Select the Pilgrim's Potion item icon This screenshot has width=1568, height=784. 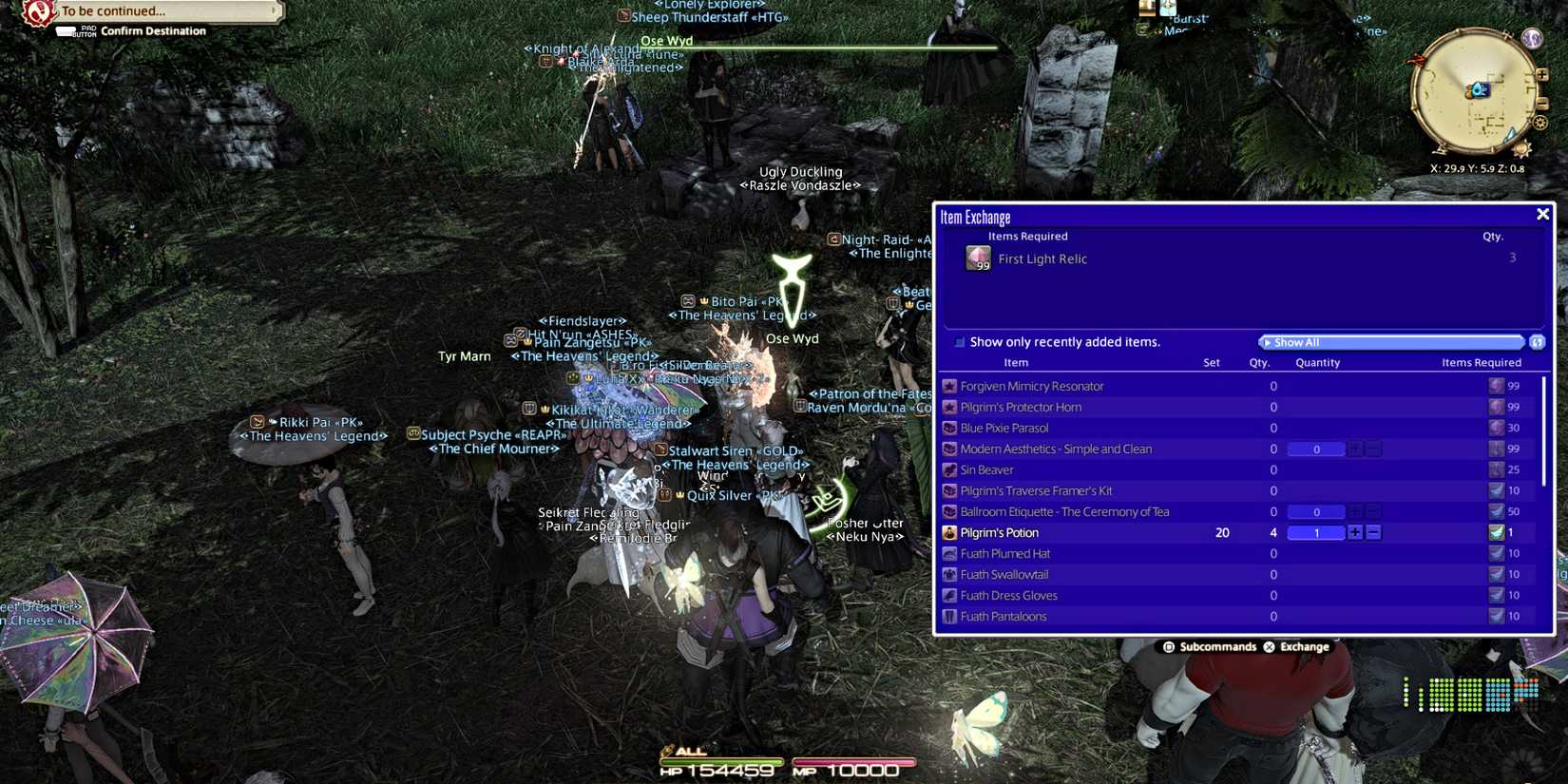click(x=948, y=532)
